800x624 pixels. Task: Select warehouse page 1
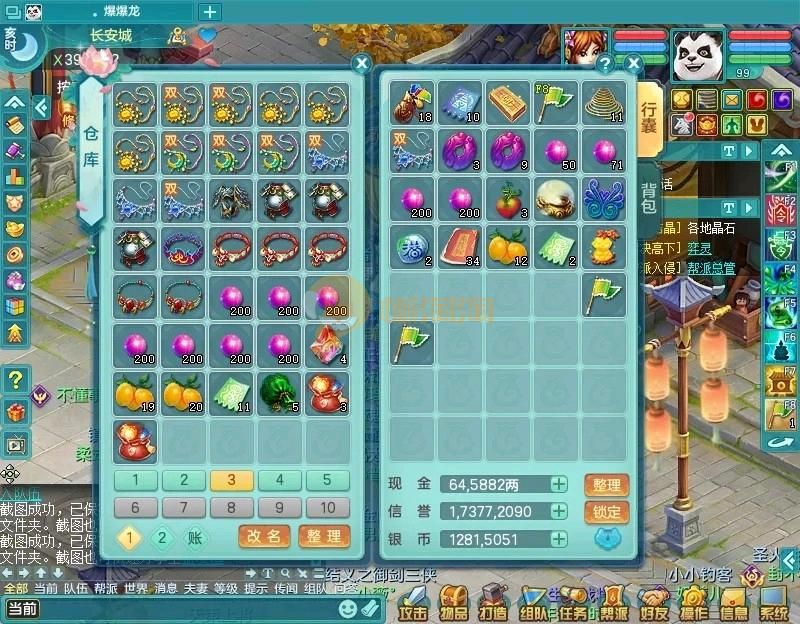coord(136,480)
